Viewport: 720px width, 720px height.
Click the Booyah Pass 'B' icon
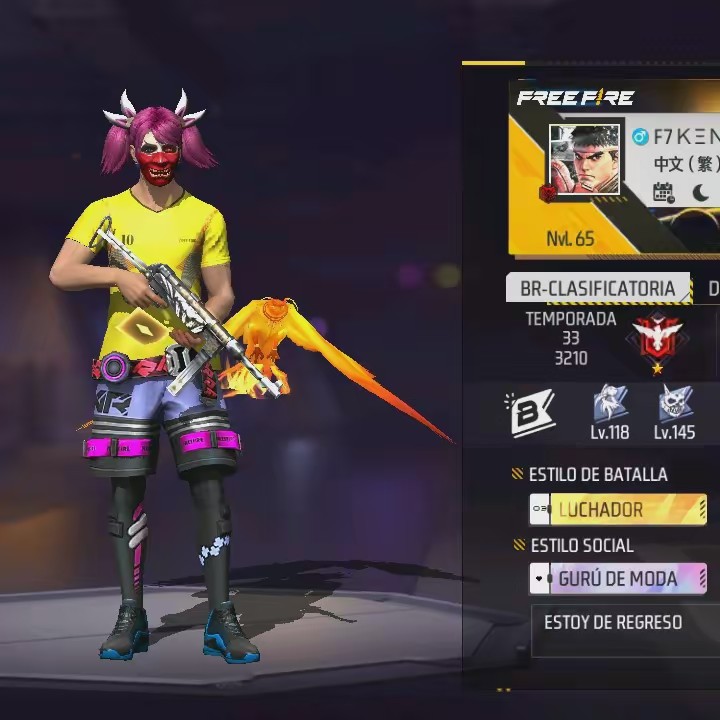[532, 413]
